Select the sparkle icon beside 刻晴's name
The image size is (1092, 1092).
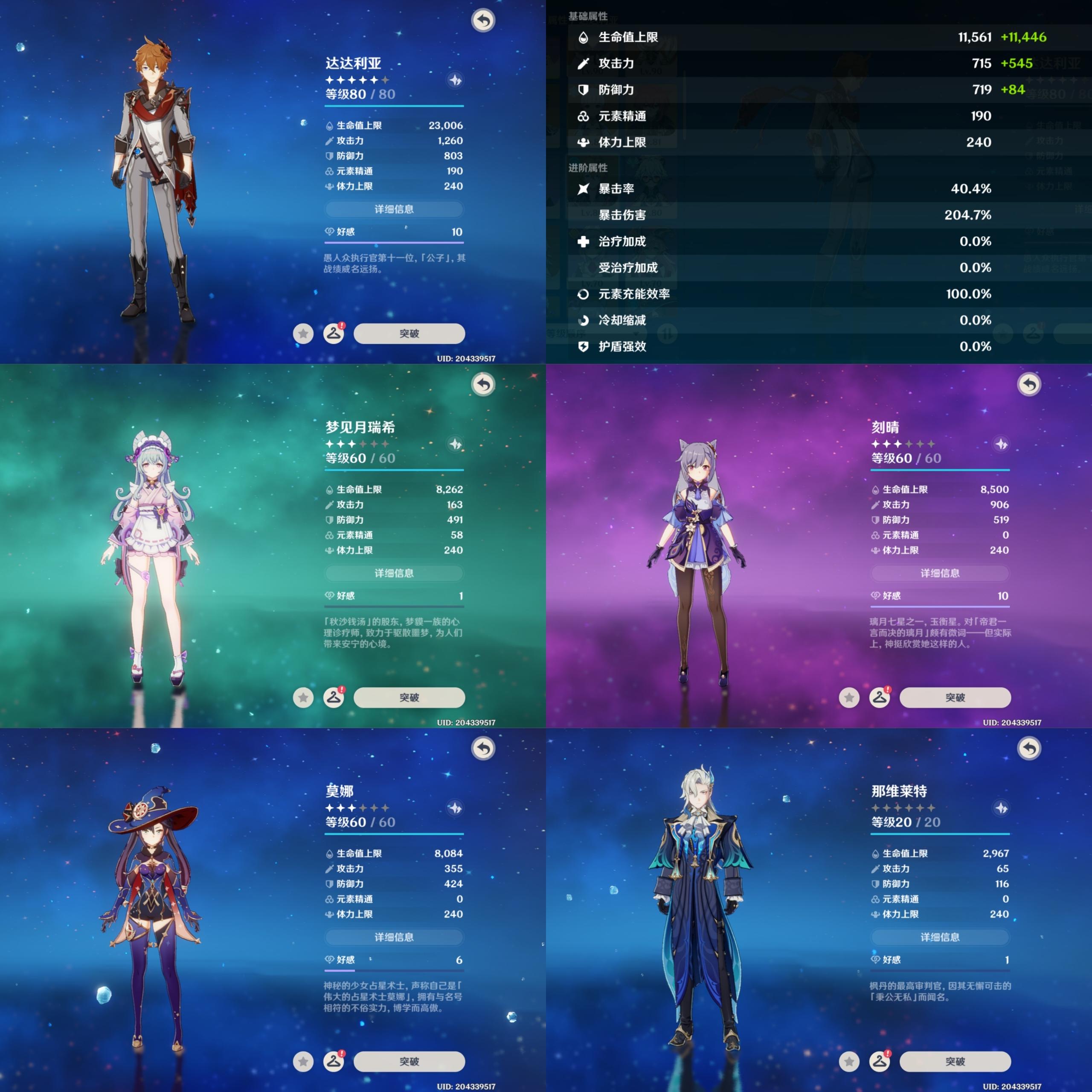(x=1002, y=444)
